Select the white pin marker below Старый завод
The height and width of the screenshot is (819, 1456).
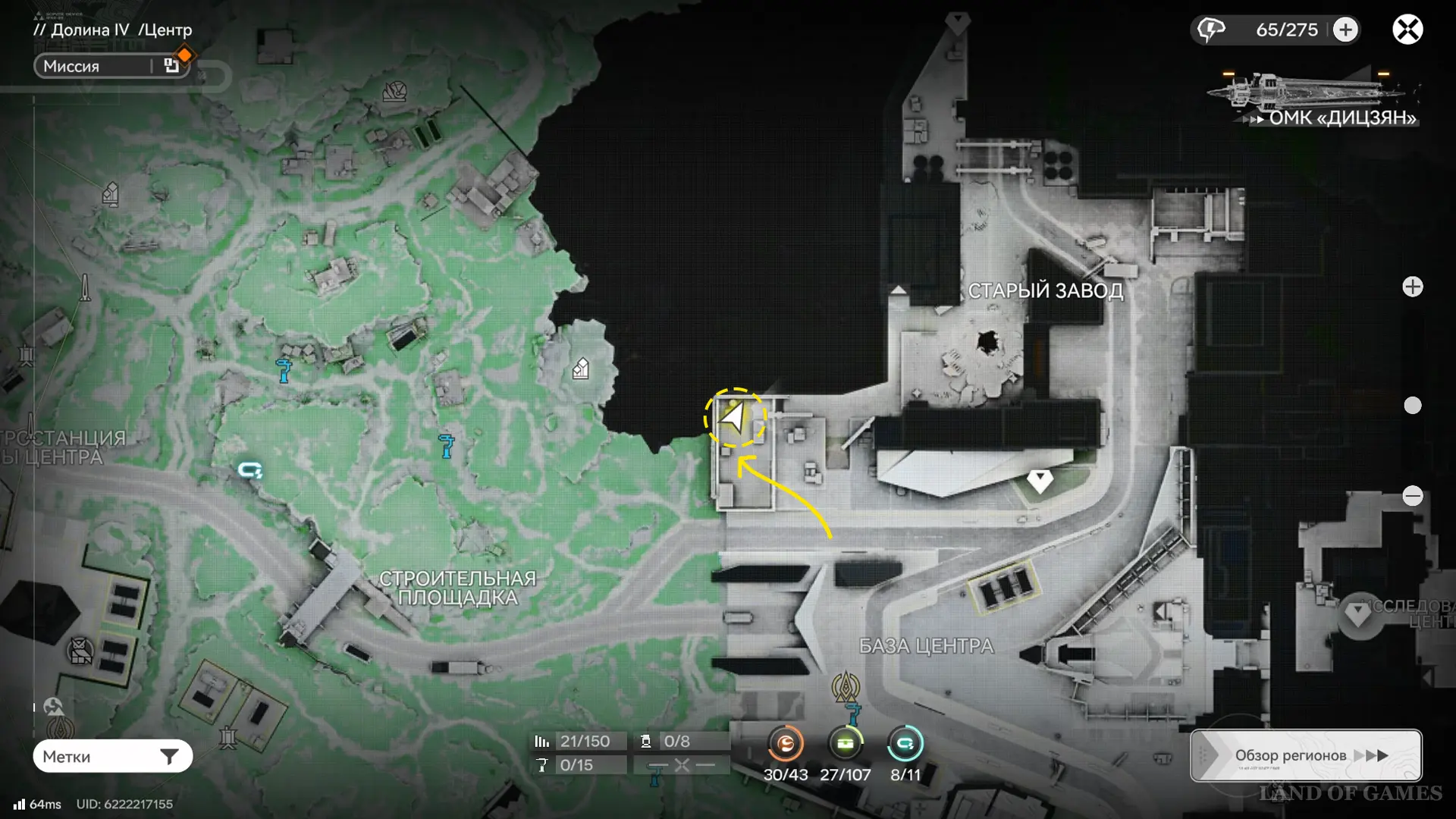pos(1040,480)
